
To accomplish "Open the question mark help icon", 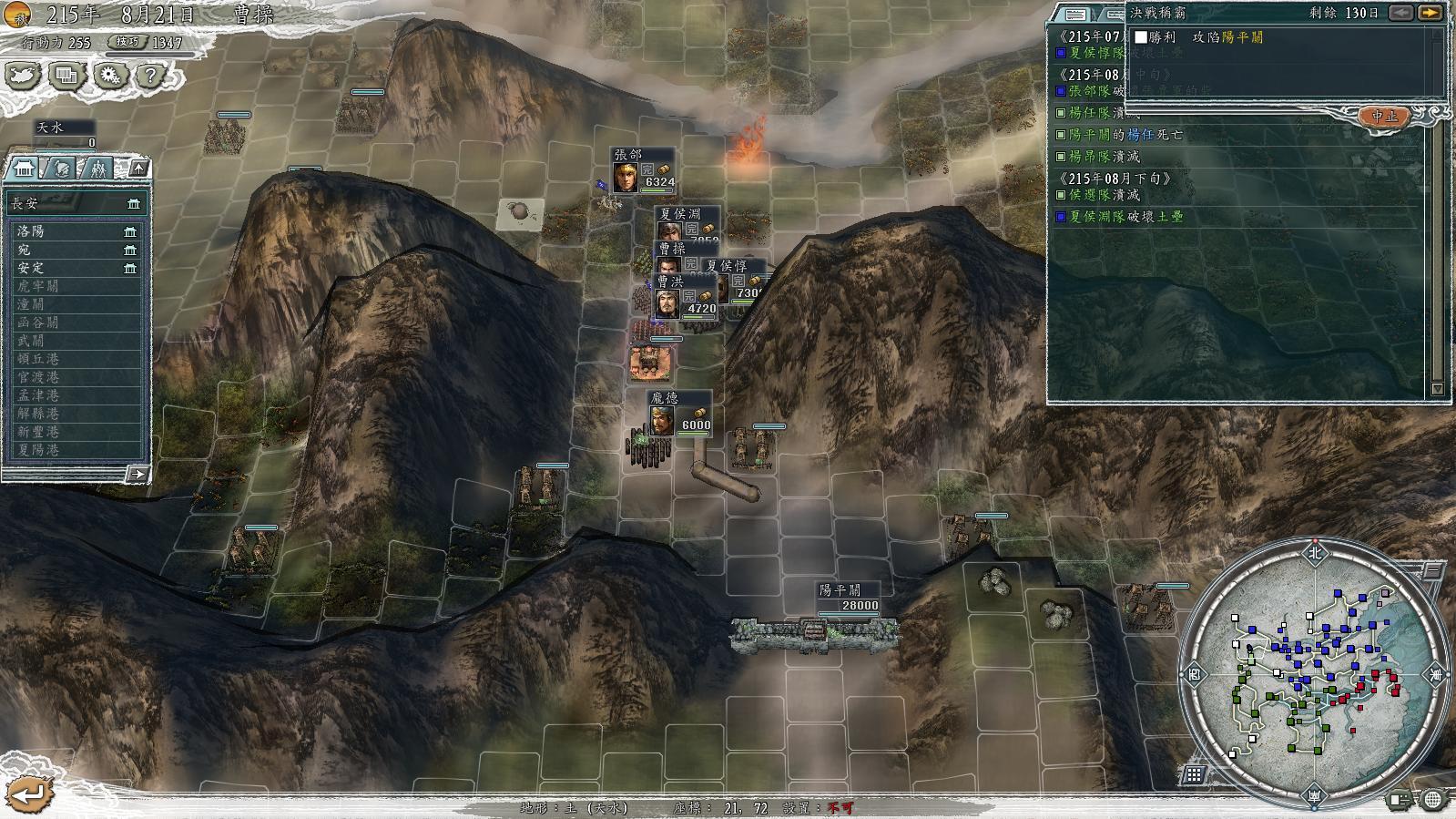I will (x=151, y=76).
